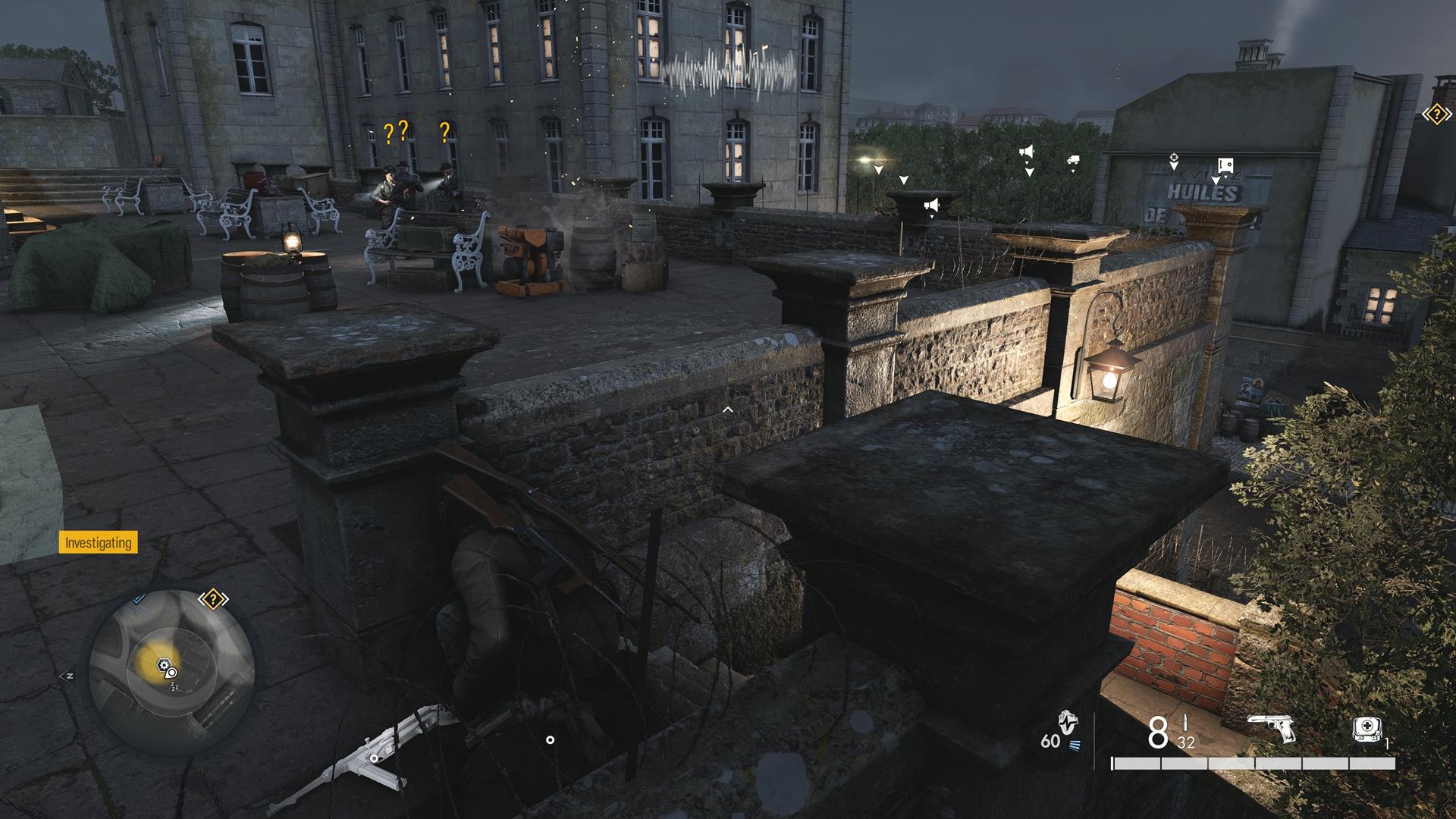This screenshot has height=819, width=1456.
Task: Toggle the question-mark diamond marker at screen right edge
Action: tap(1436, 115)
